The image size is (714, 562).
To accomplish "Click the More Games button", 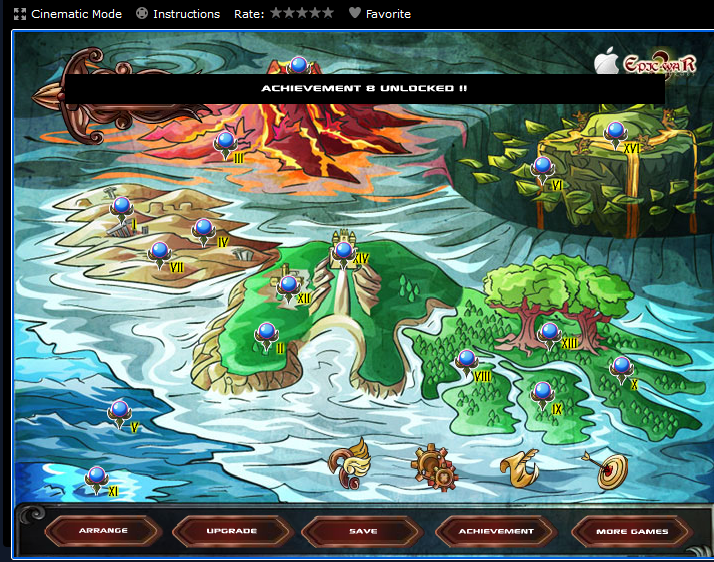I will coord(632,531).
